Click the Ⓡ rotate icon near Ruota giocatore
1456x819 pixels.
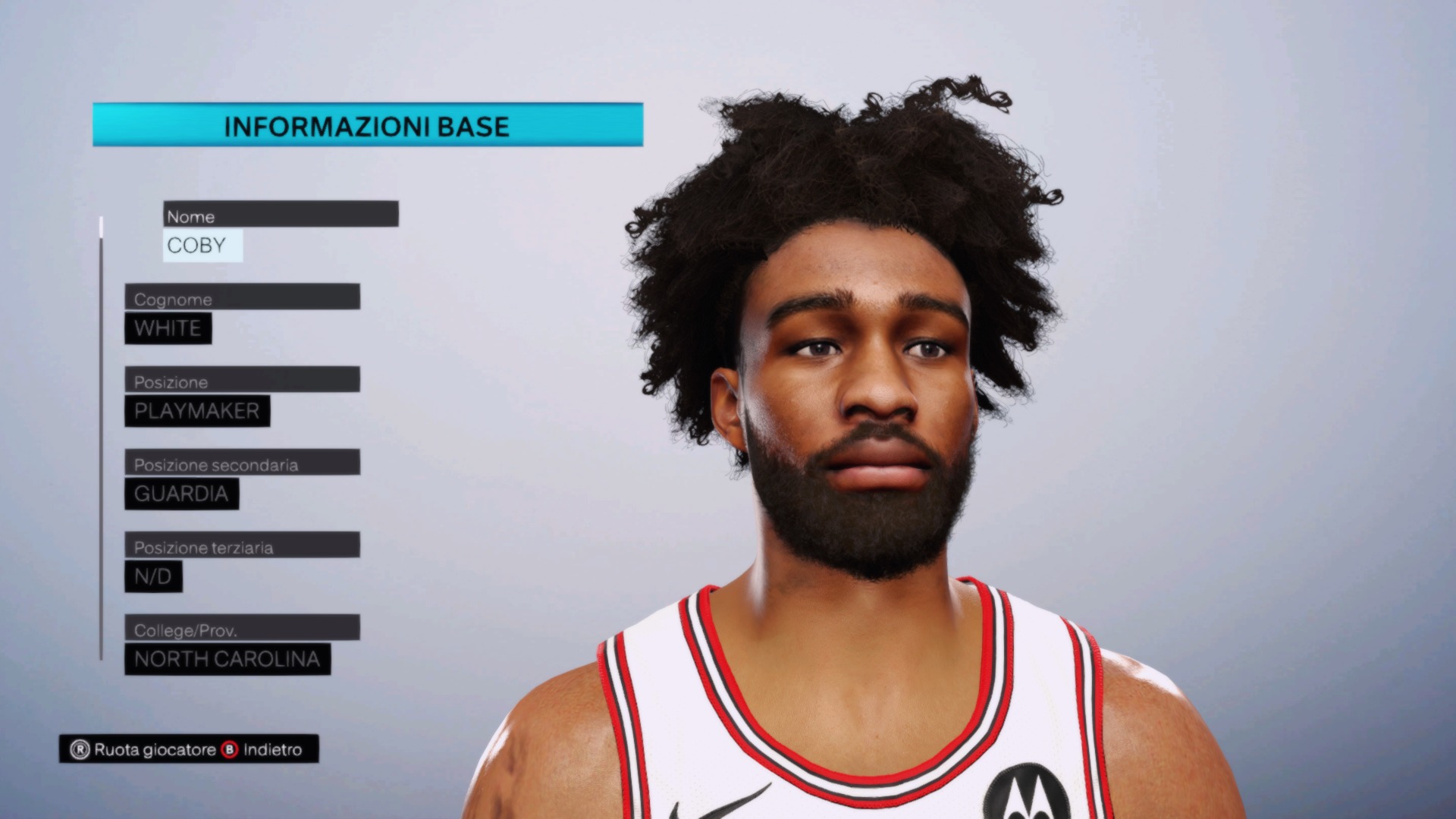[x=79, y=750]
